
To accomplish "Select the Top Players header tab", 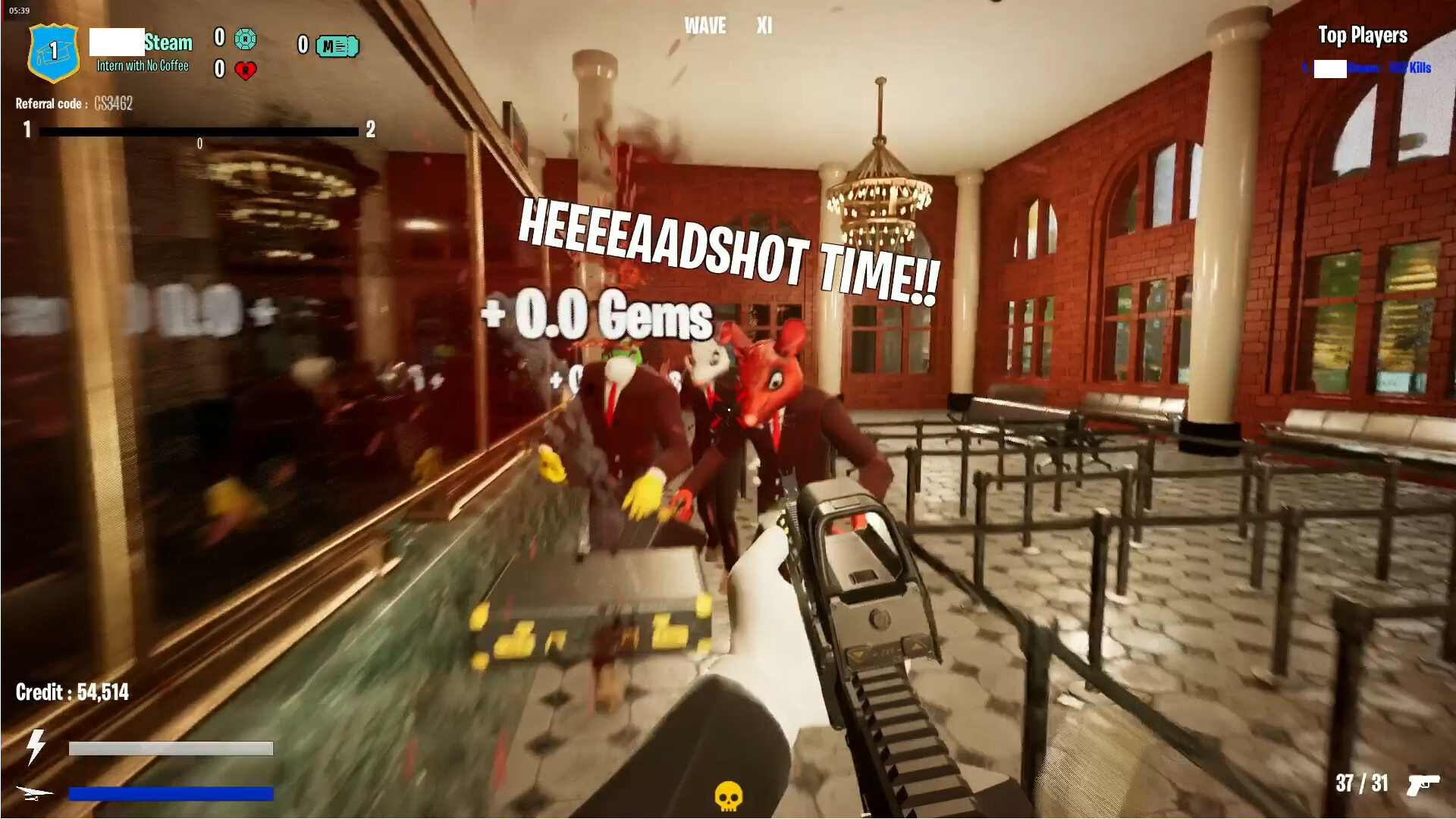I will click(x=1362, y=35).
